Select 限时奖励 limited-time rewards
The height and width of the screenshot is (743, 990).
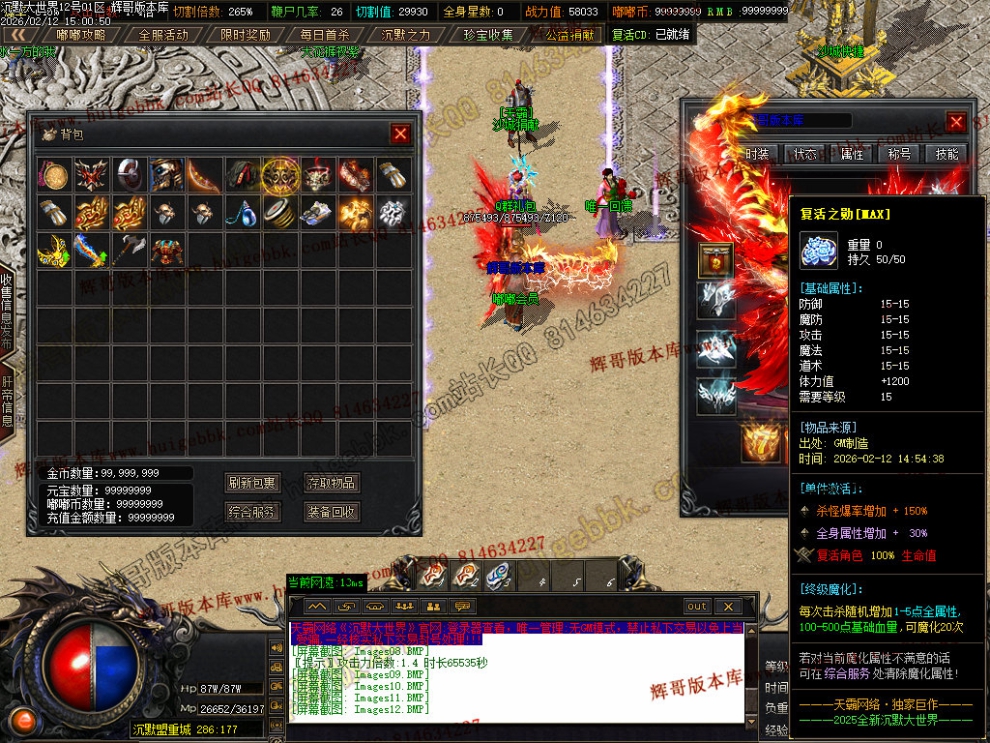[x=245, y=34]
